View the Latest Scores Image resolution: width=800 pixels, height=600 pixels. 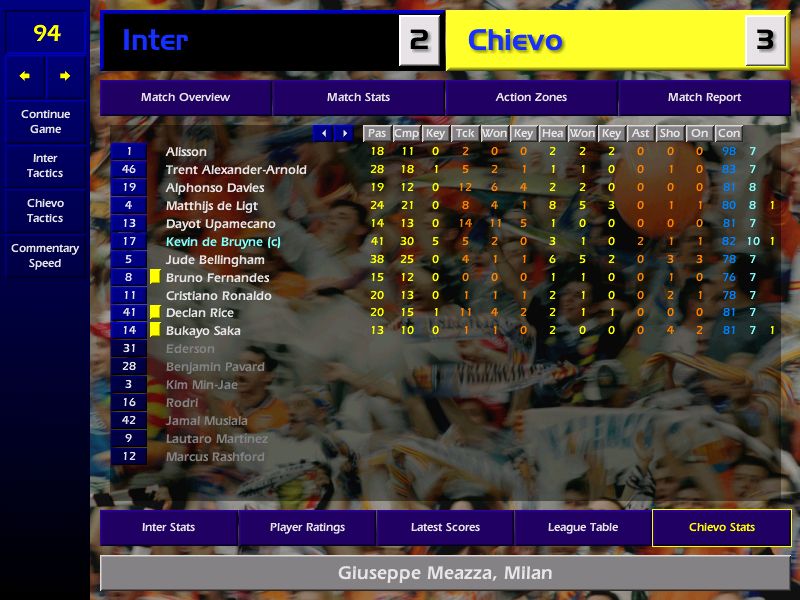point(445,527)
